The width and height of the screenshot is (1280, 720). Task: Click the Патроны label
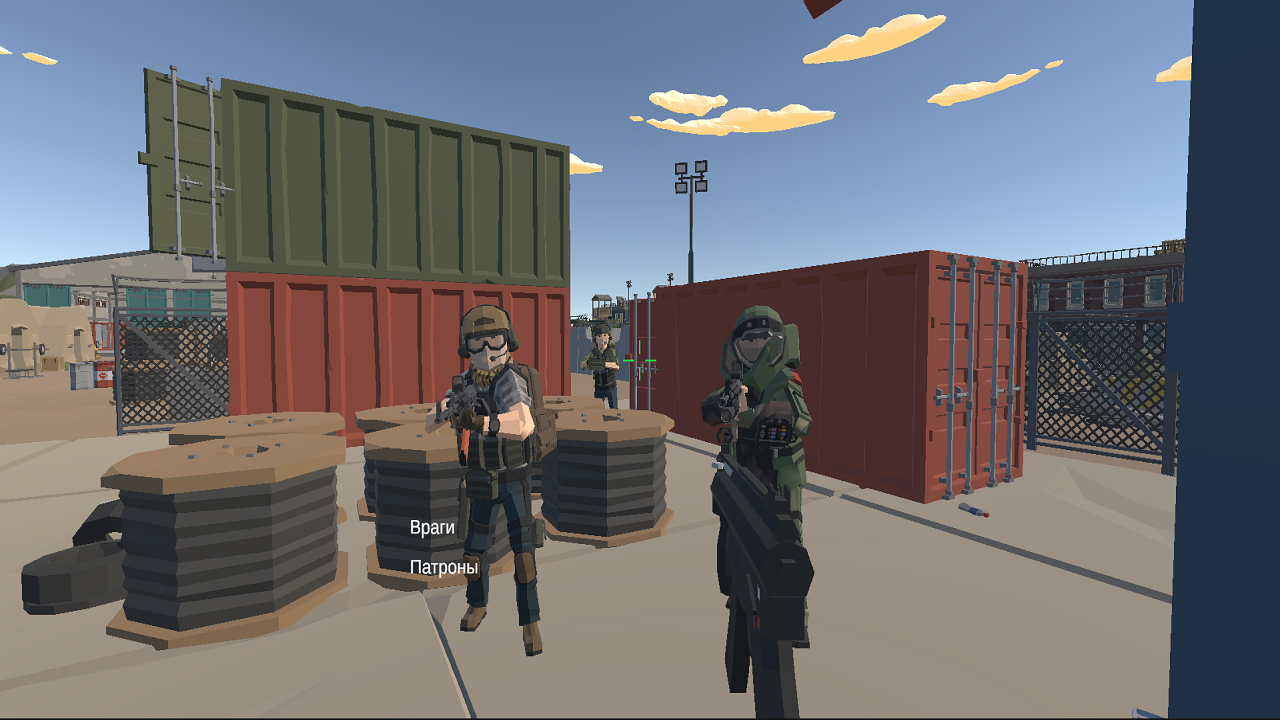tap(446, 566)
